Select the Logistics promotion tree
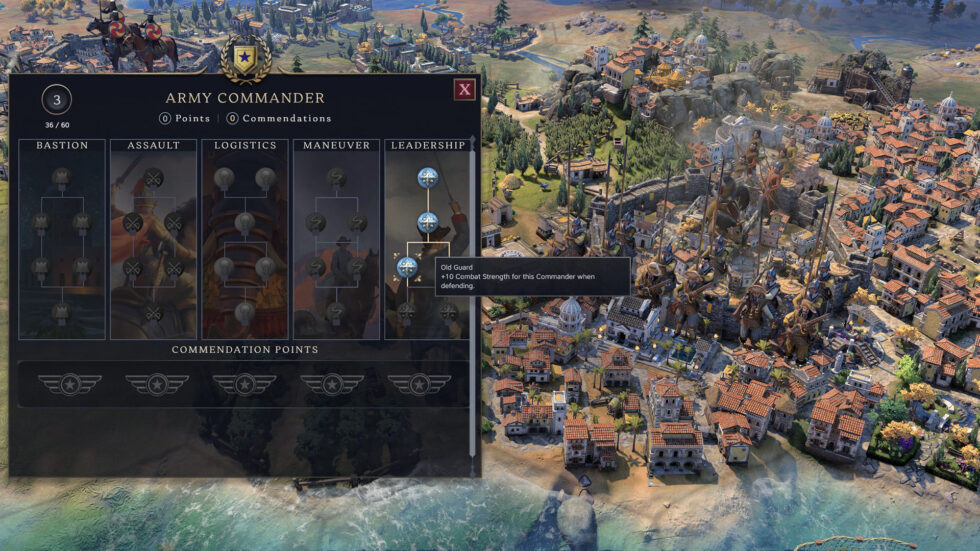This screenshot has height=551, width=980. [245, 146]
